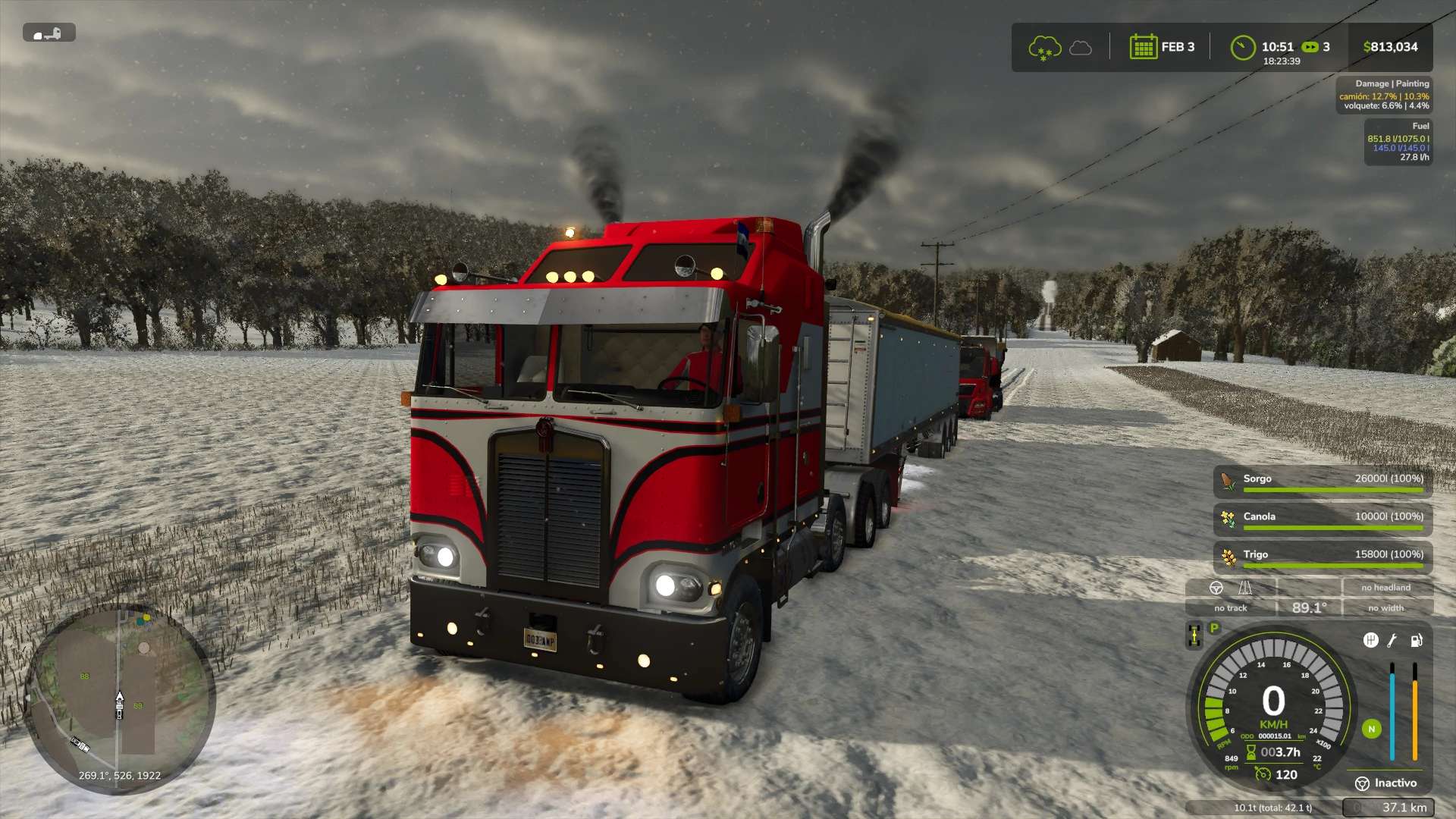Click the gear shifter icon

pyautogui.click(x=1370, y=641)
